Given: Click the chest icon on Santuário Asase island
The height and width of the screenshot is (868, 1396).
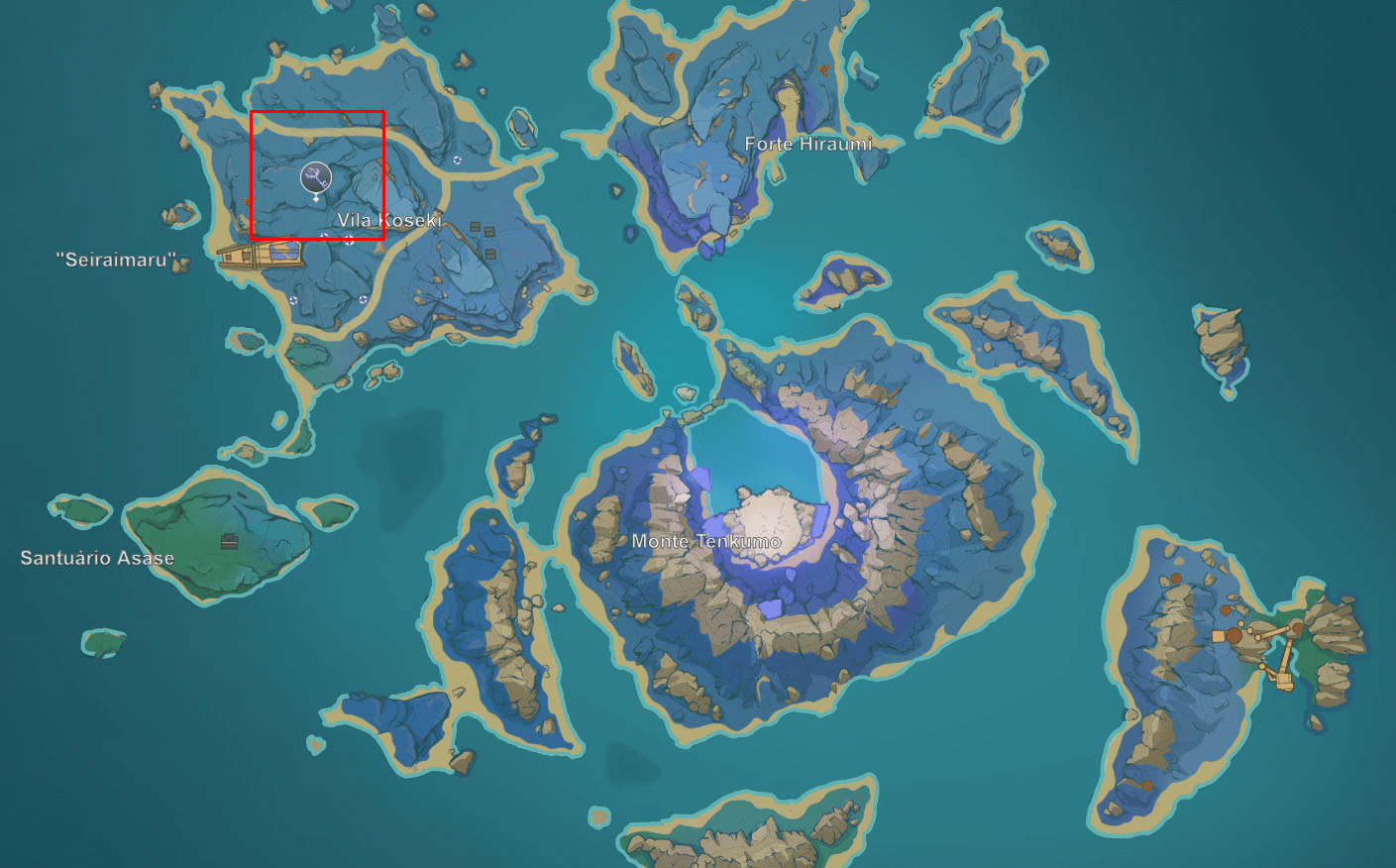Looking at the screenshot, I should coord(229,542).
